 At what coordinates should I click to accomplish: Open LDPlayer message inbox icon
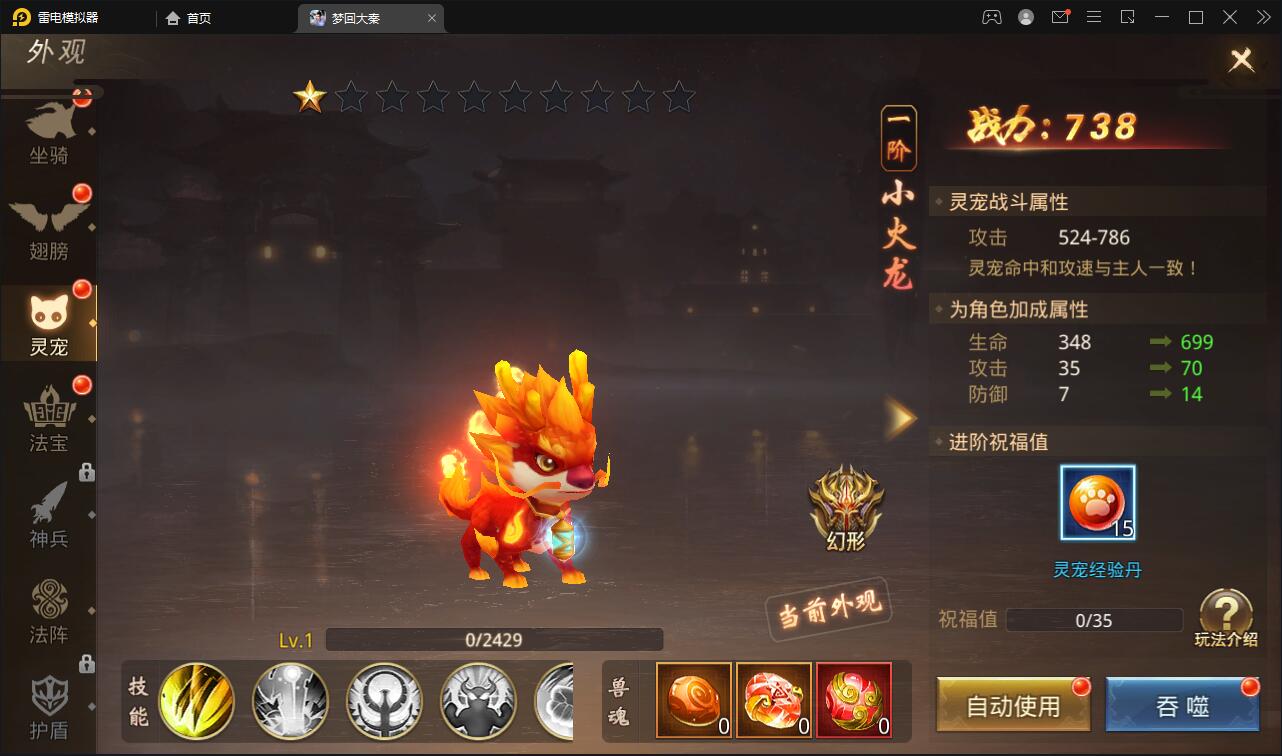point(1060,17)
